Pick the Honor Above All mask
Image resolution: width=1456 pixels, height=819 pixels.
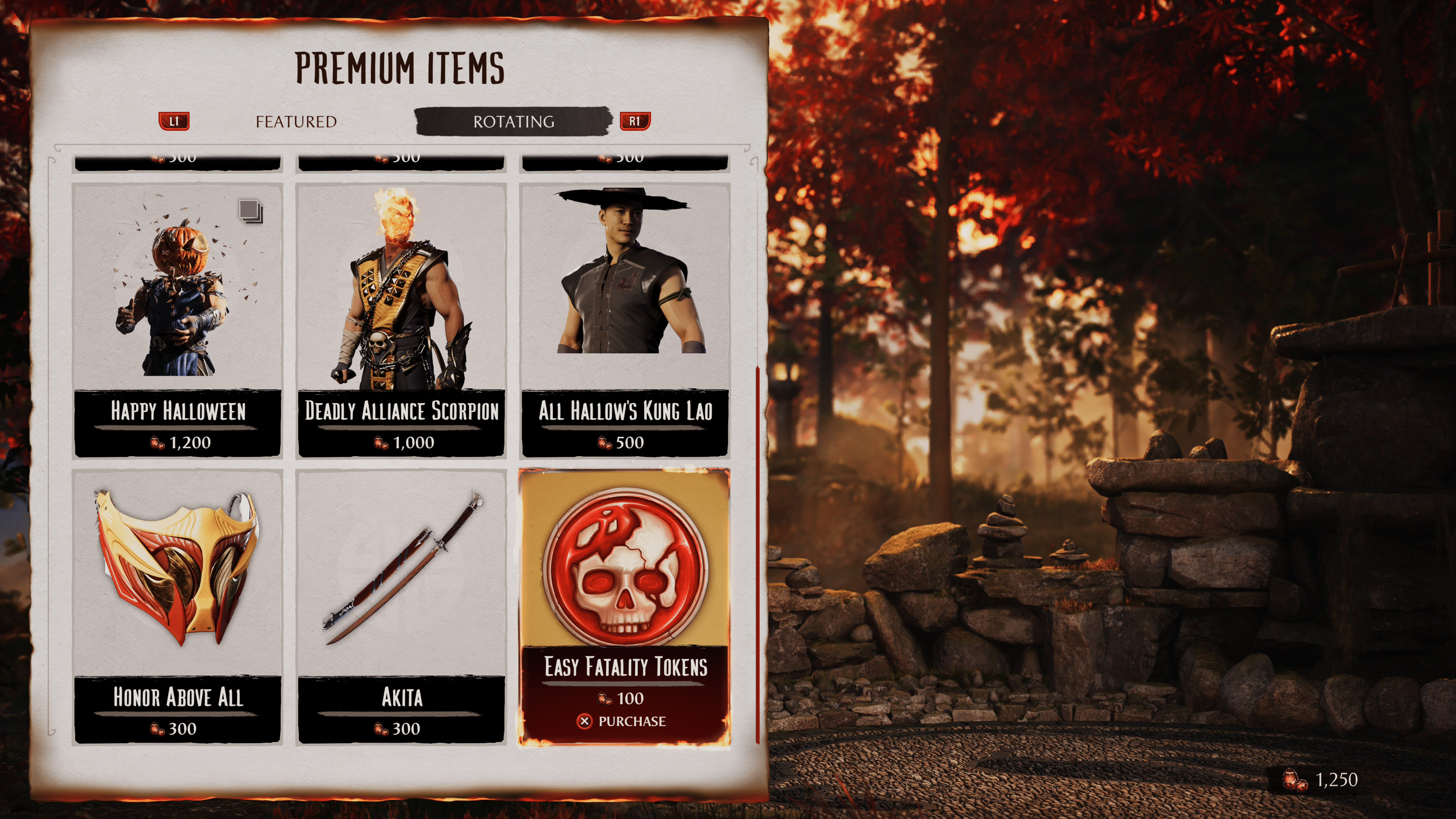177,605
